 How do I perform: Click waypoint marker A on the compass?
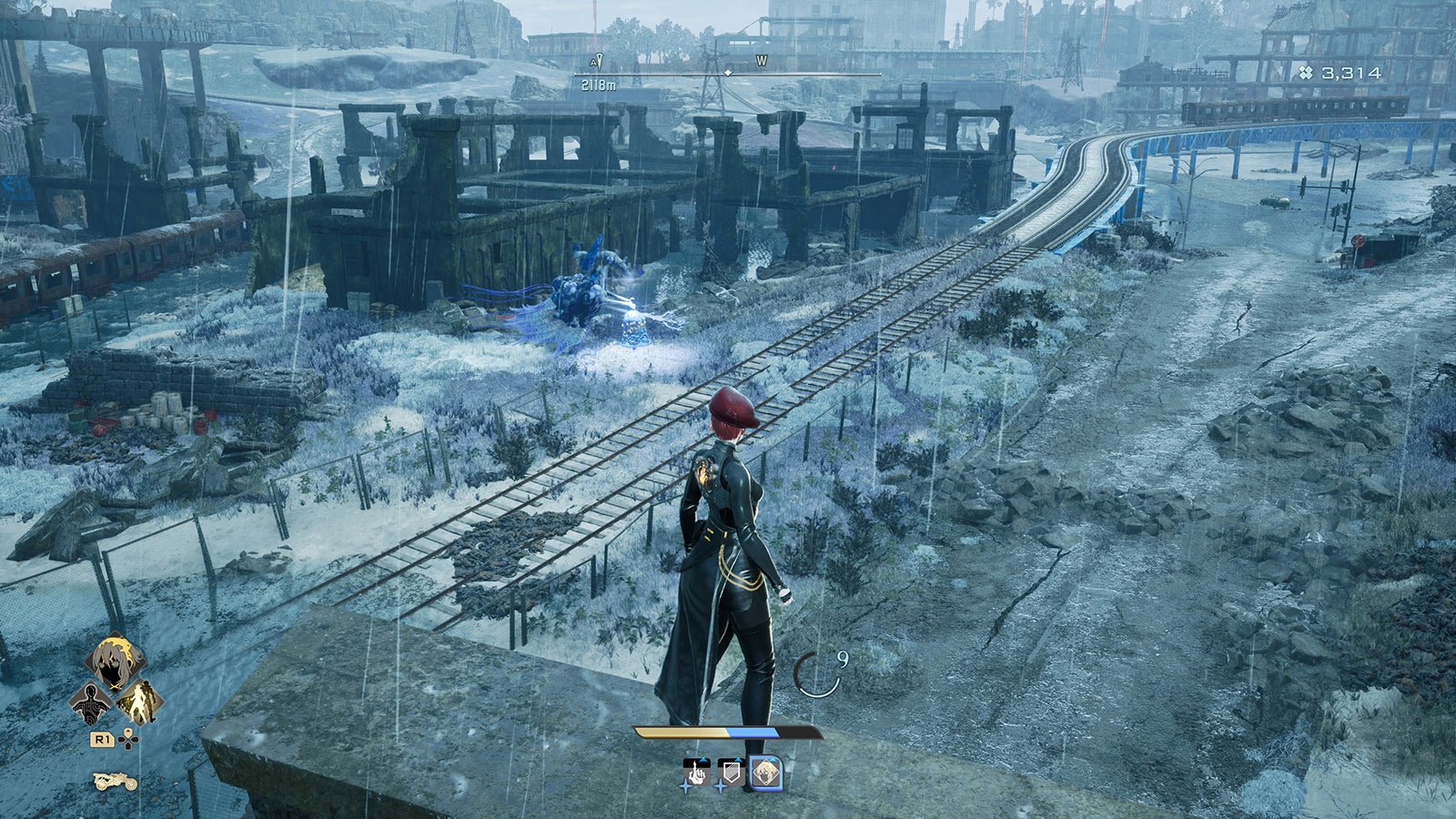coord(597,62)
